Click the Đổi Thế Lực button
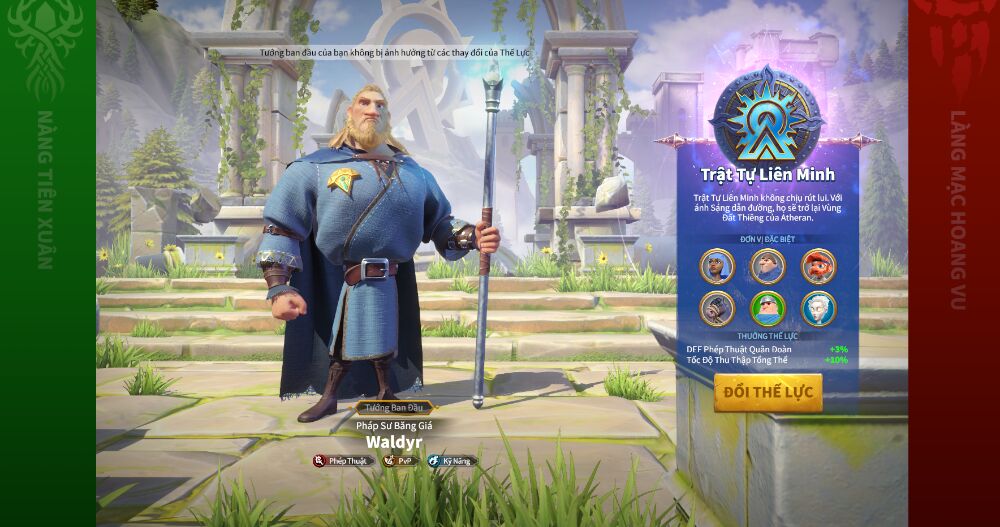Screen dimensions: 1000x527 click(767, 392)
